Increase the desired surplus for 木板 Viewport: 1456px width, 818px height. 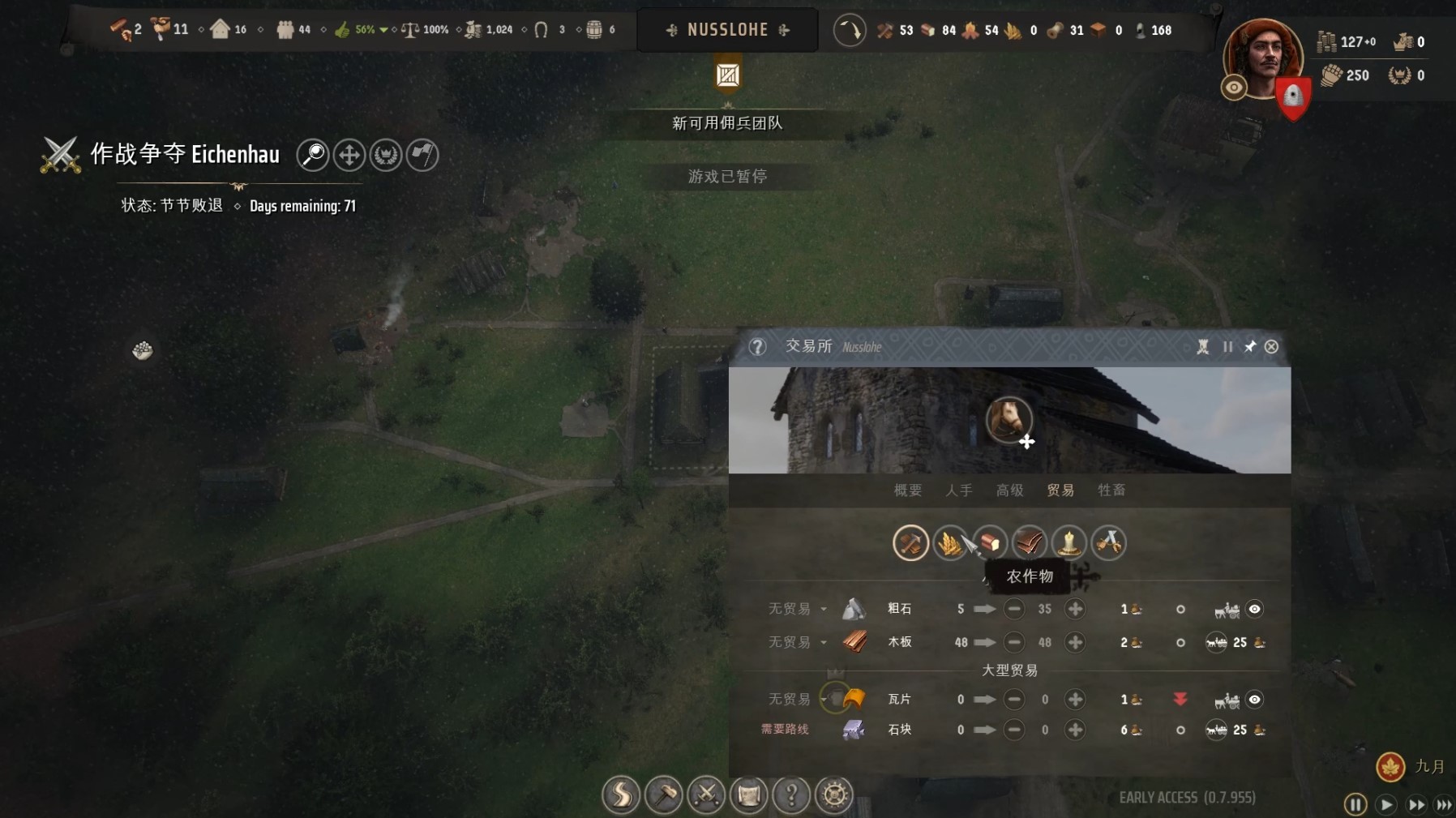click(1075, 642)
